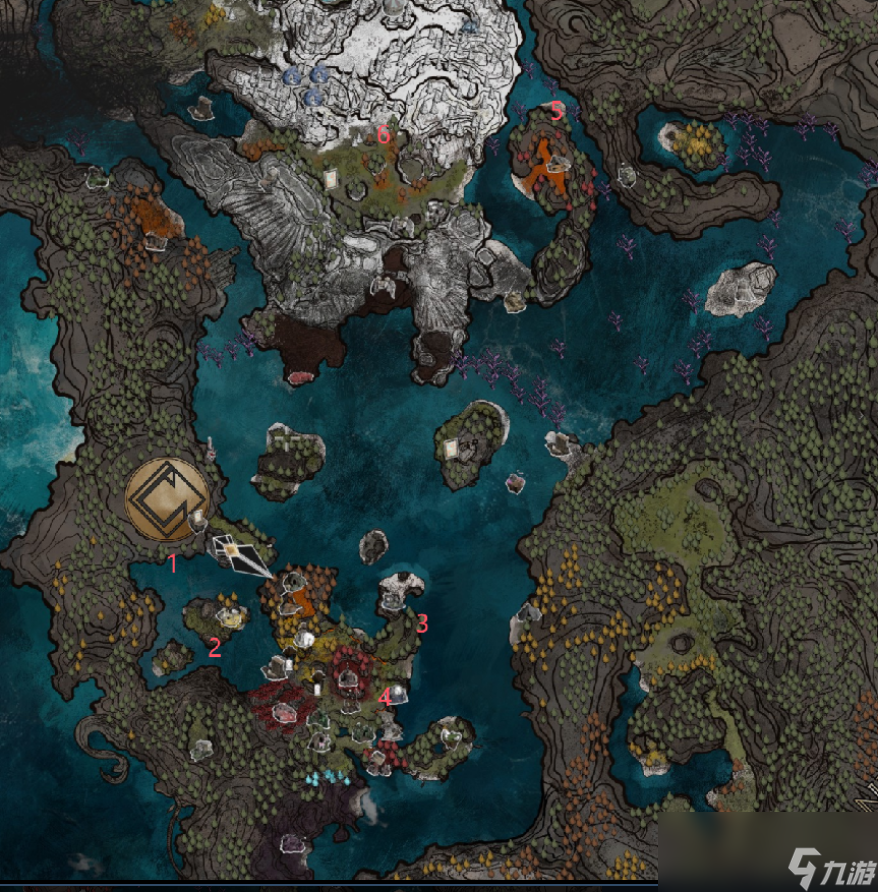Choose the red number 2 map marker
Viewport: 878px width, 892px height.
[x=214, y=647]
